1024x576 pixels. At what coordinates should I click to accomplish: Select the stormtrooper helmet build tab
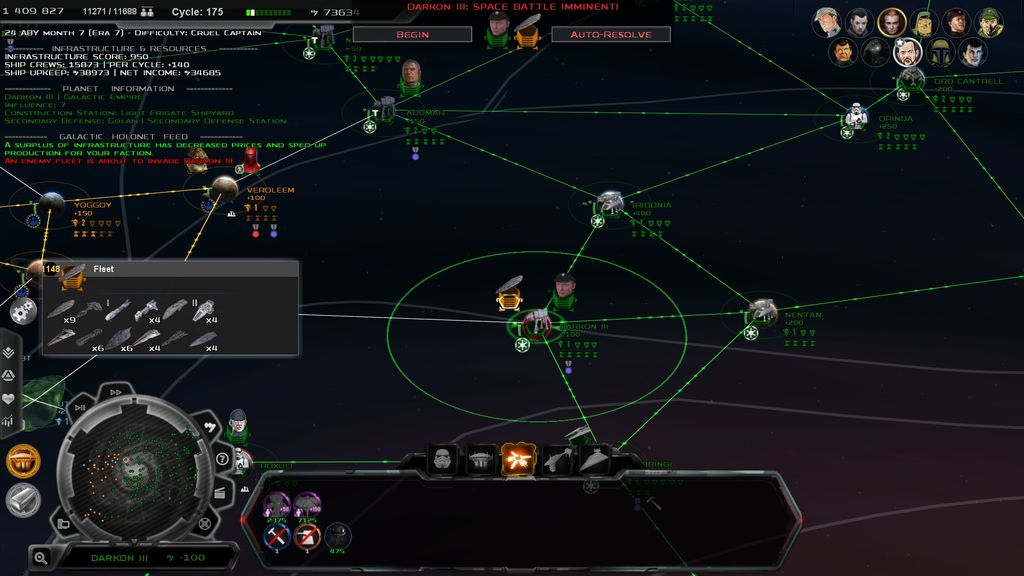[442, 460]
